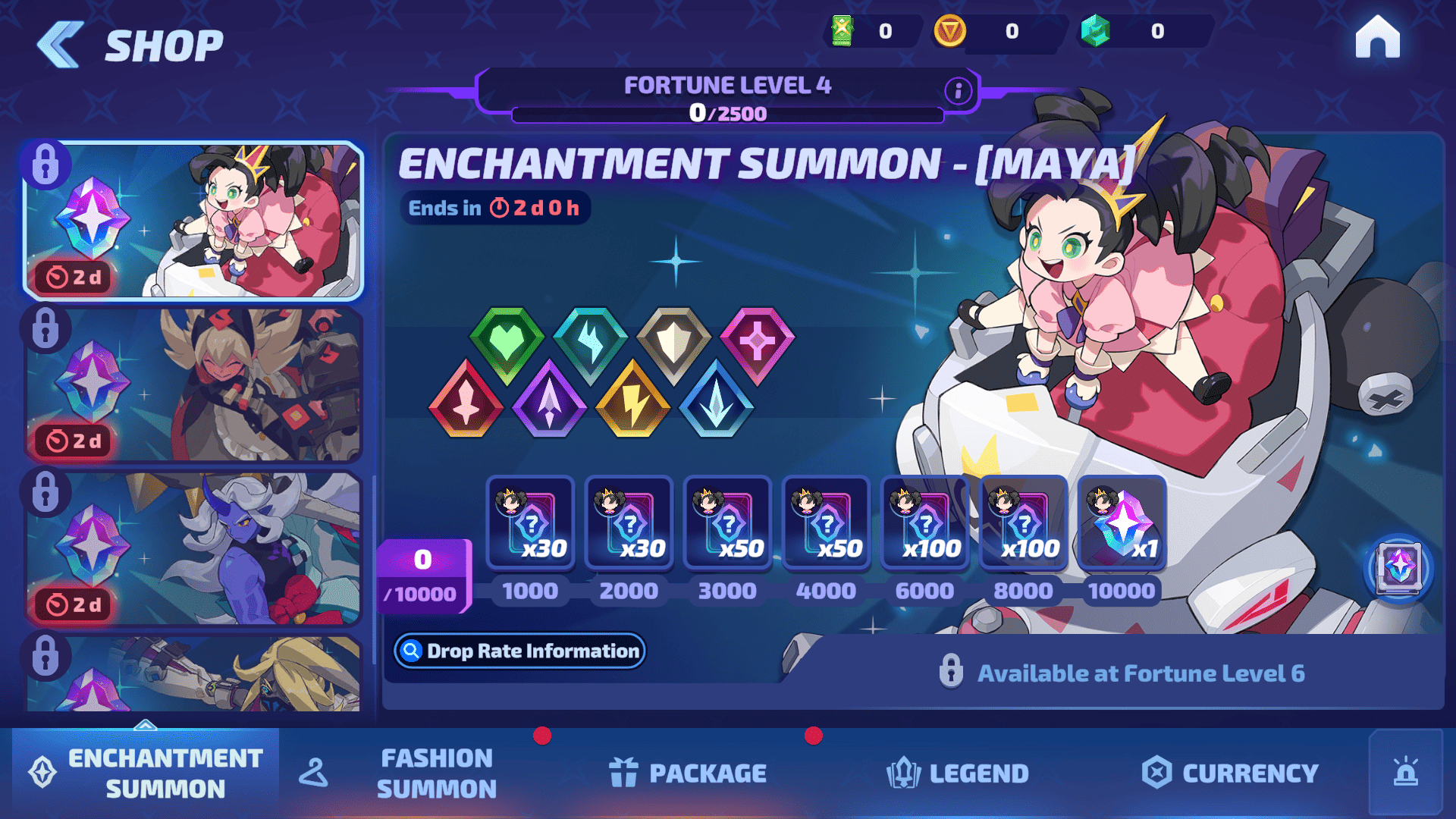View the 1000-point x30 milestone reward
The width and height of the screenshot is (1456, 819).
[x=531, y=523]
